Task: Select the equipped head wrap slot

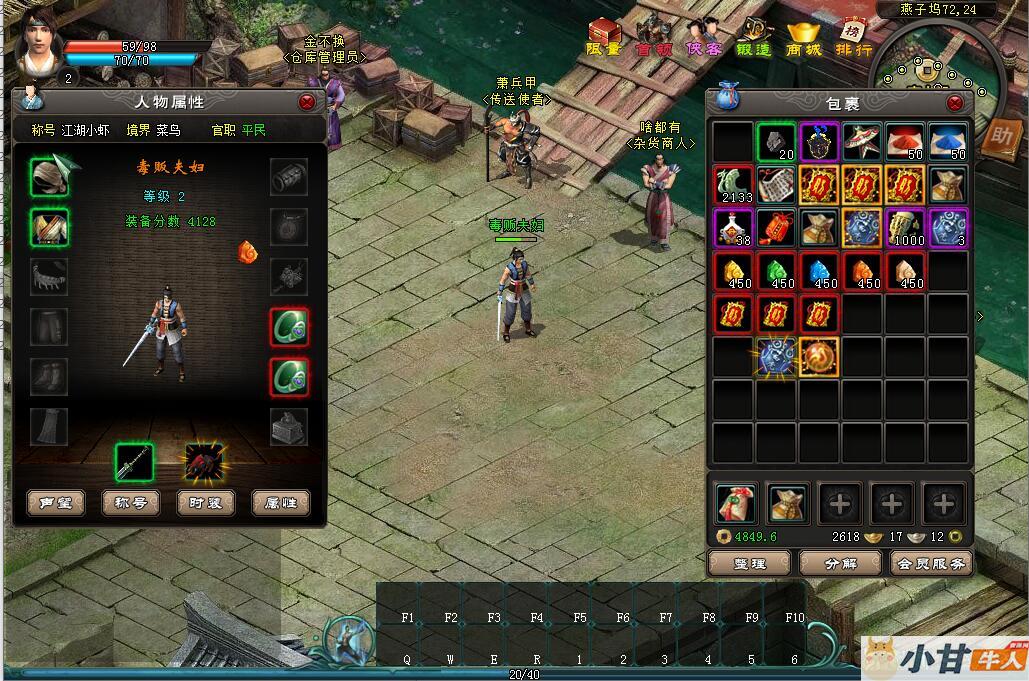Action: (48, 177)
